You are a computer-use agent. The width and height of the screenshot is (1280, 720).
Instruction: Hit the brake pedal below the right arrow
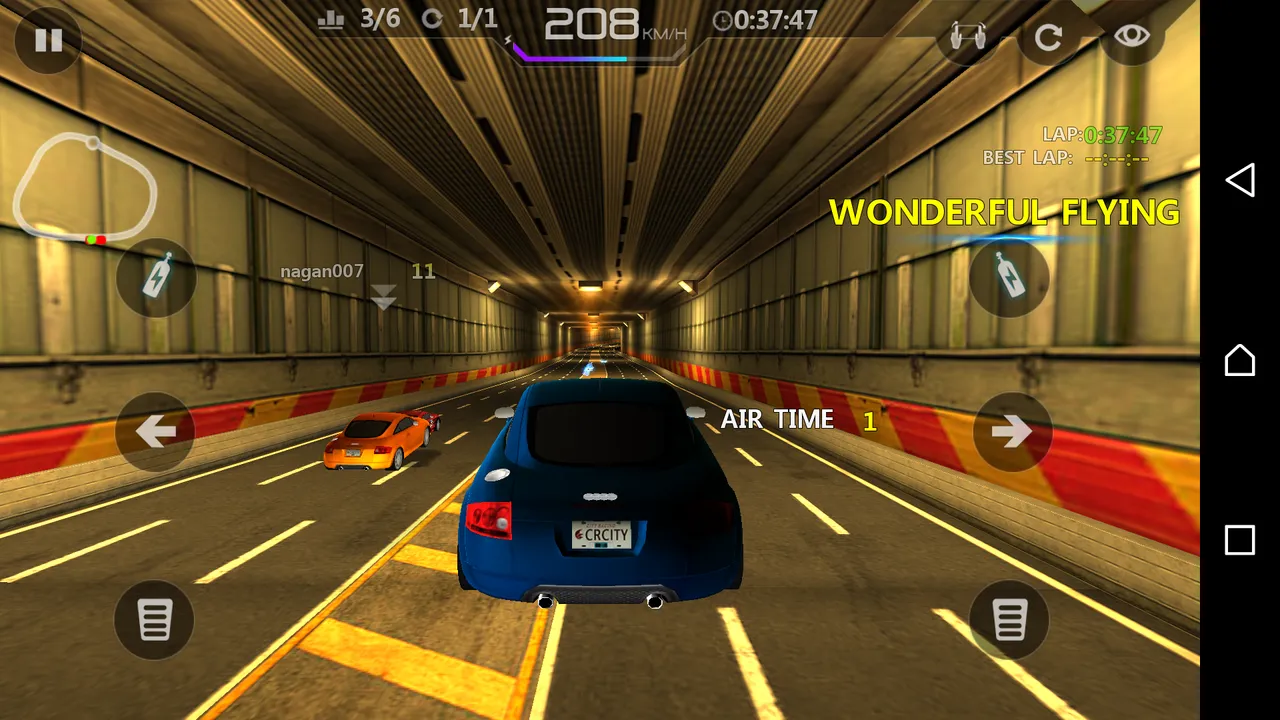pyautogui.click(x=1009, y=619)
